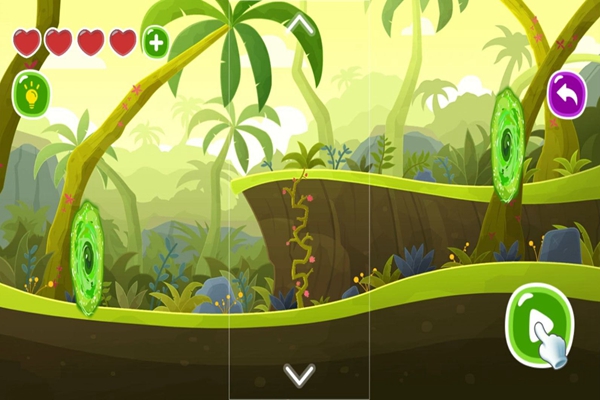The image size is (600, 400).
Task: Move the strip up with the top arrow
Action: click(x=300, y=25)
